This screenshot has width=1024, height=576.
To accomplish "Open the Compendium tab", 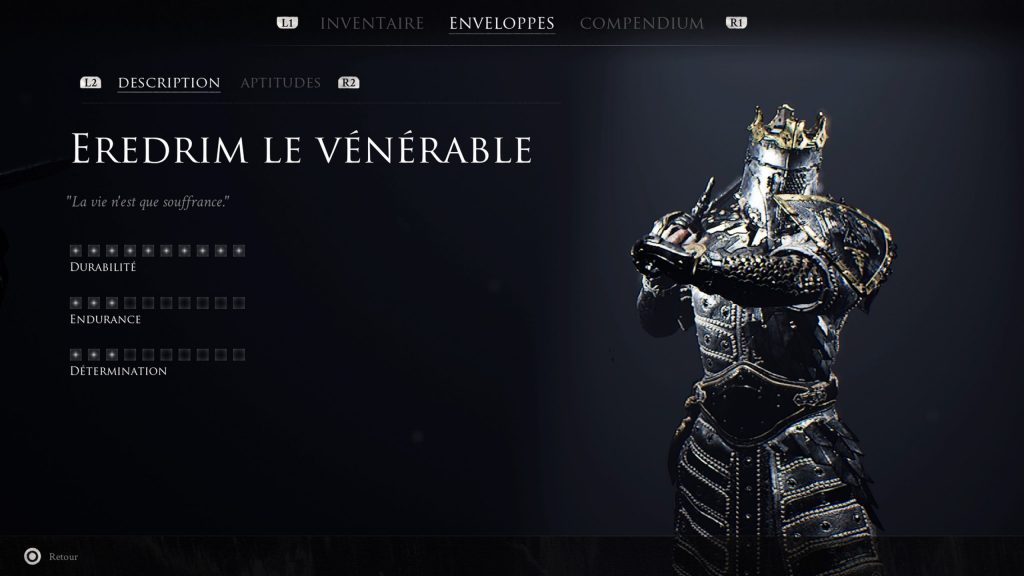I will pyautogui.click(x=642, y=23).
